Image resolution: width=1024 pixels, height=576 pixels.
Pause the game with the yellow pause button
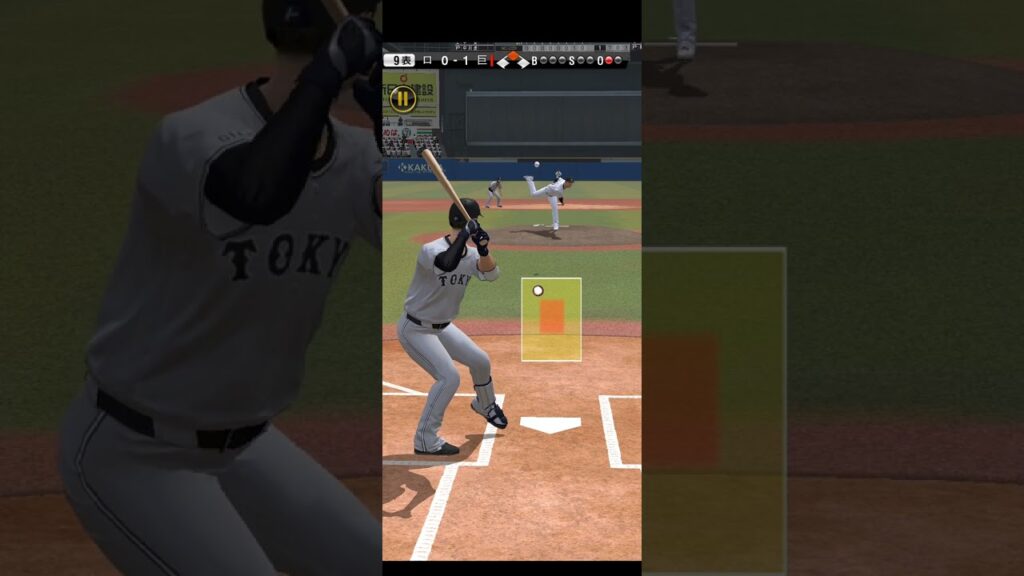tap(402, 98)
